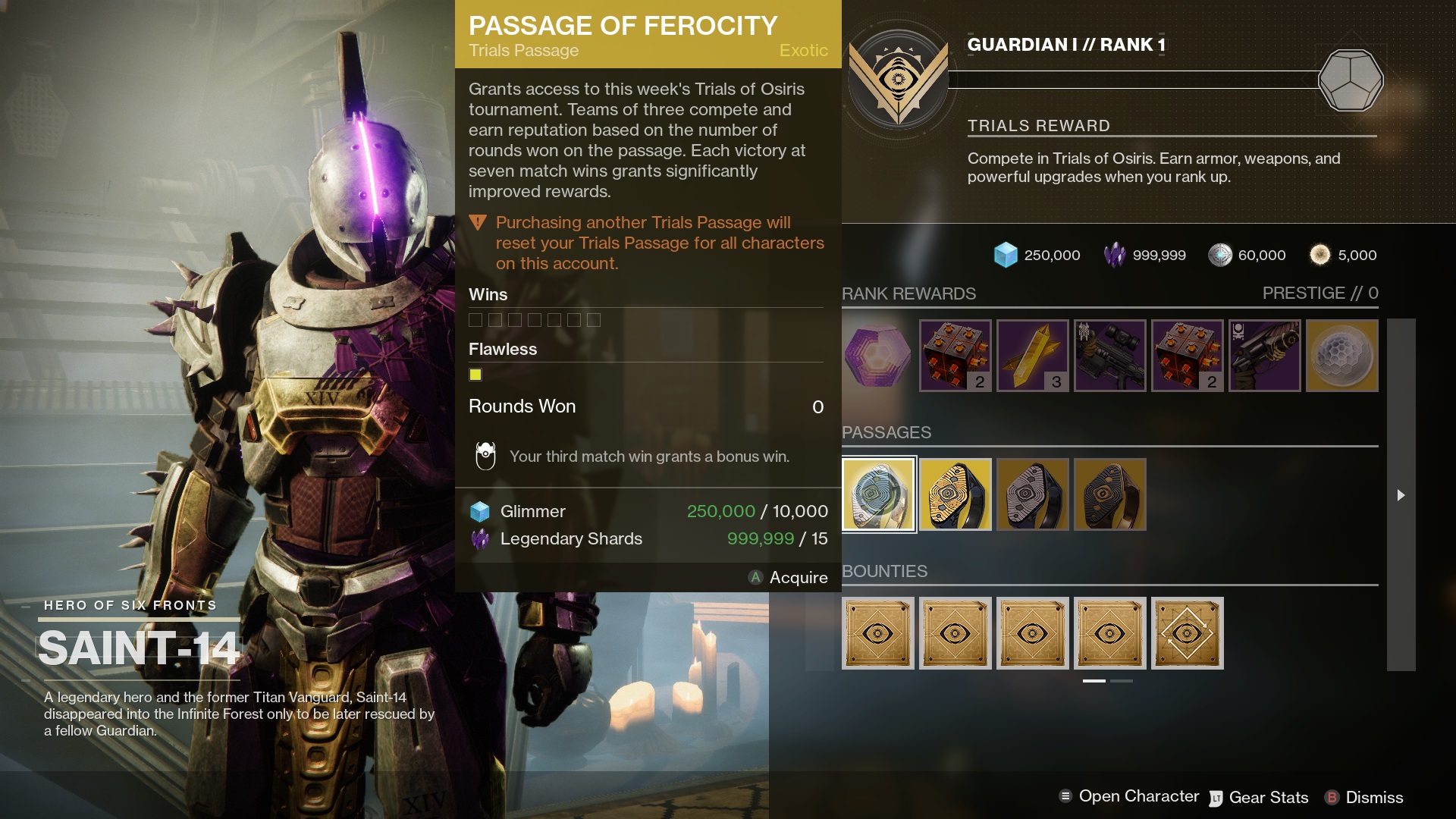This screenshot has width=1456, height=819.
Task: Show Gear Stats from the footer
Action: point(1259,798)
